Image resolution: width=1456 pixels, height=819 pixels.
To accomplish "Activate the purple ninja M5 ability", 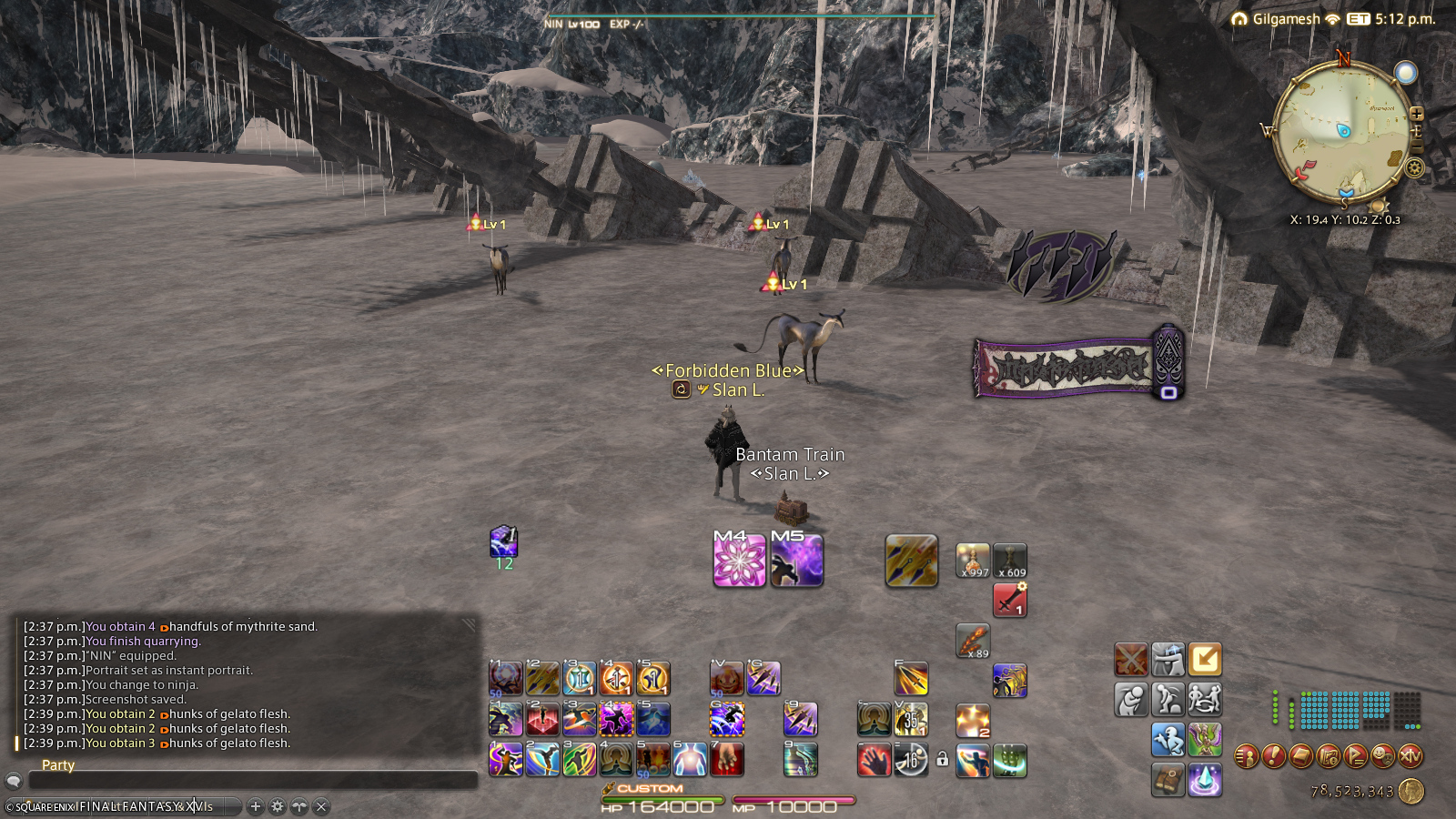I will [x=796, y=560].
